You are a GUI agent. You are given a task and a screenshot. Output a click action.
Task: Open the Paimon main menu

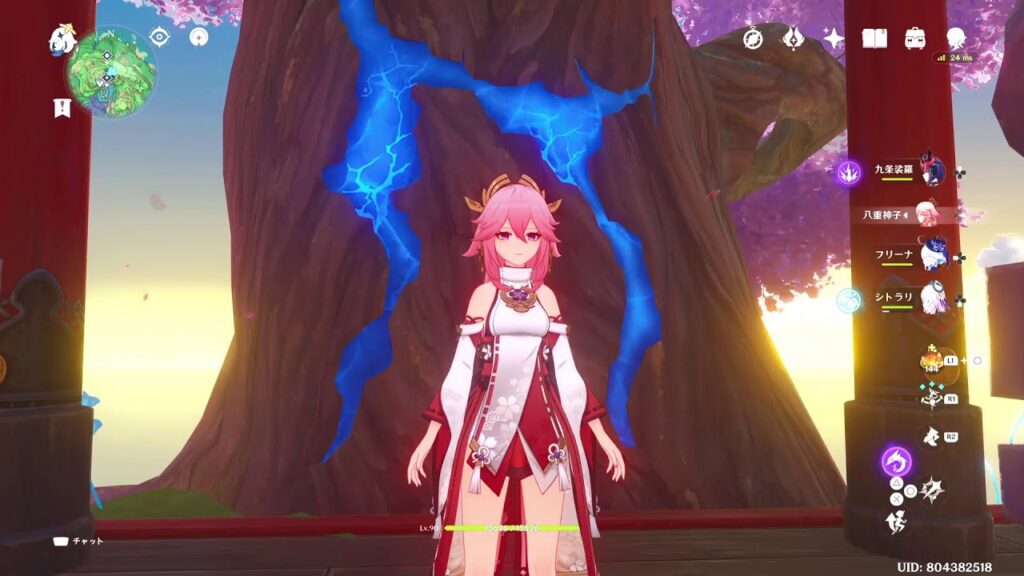(62, 40)
